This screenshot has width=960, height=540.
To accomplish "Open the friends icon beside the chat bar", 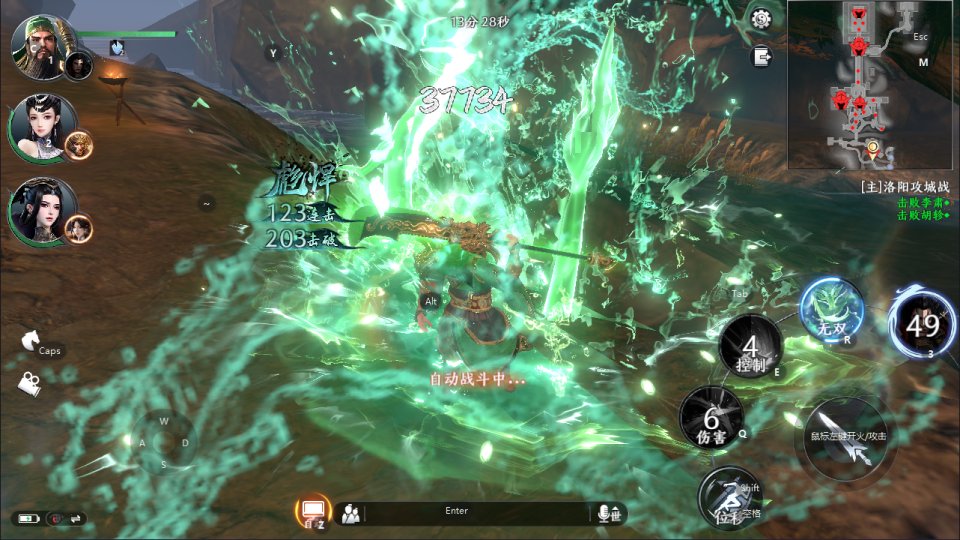I will [350, 514].
